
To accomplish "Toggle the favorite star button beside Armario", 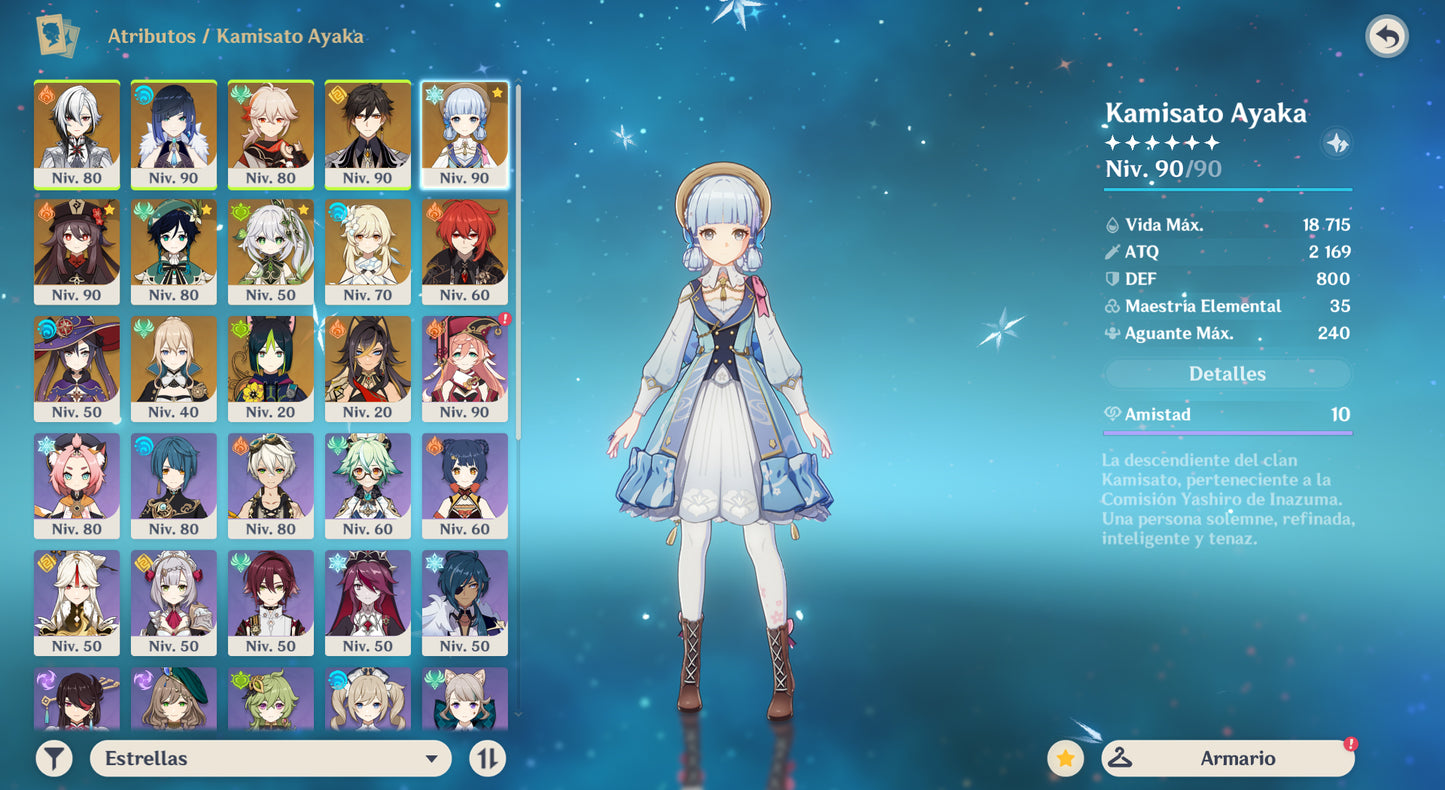I will [x=1065, y=759].
